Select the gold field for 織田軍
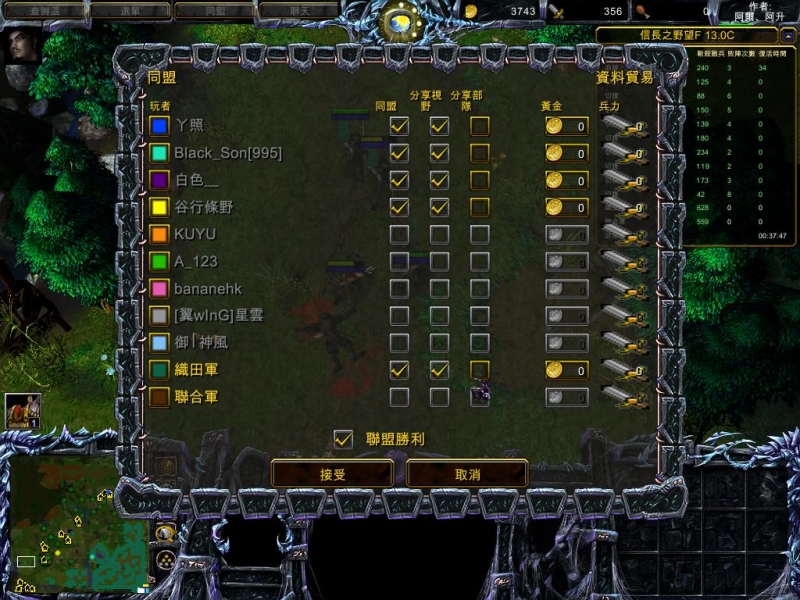 [567, 370]
